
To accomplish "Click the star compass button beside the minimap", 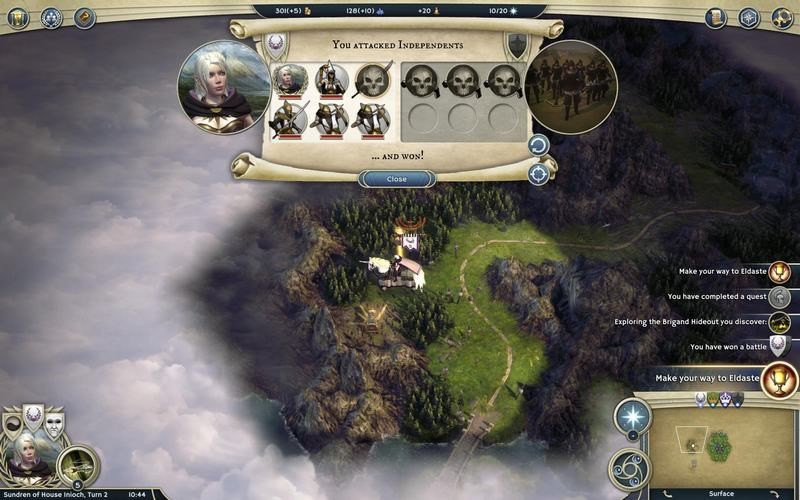I will tap(632, 415).
